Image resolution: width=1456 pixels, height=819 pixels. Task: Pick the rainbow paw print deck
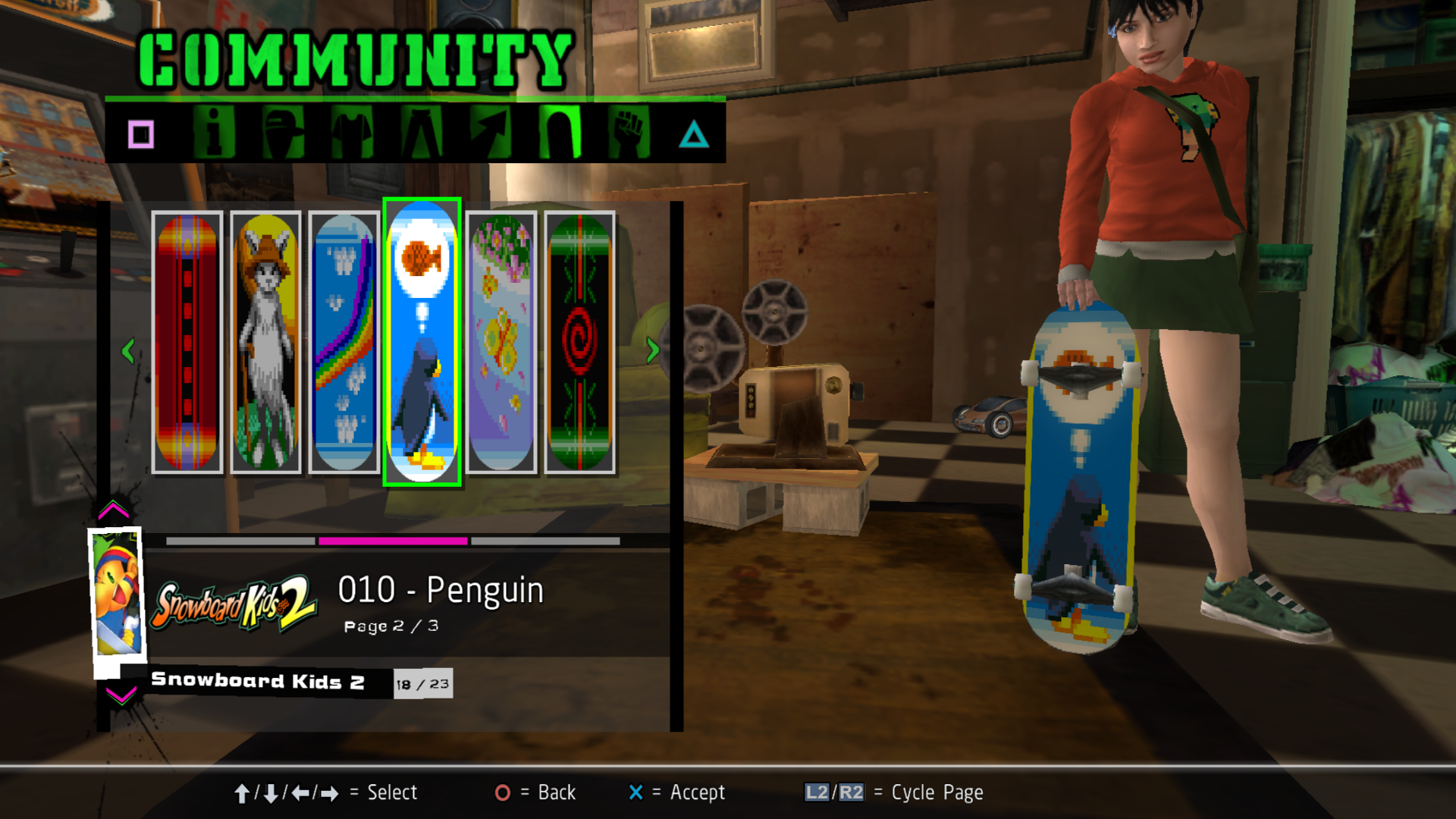pyautogui.click(x=344, y=343)
